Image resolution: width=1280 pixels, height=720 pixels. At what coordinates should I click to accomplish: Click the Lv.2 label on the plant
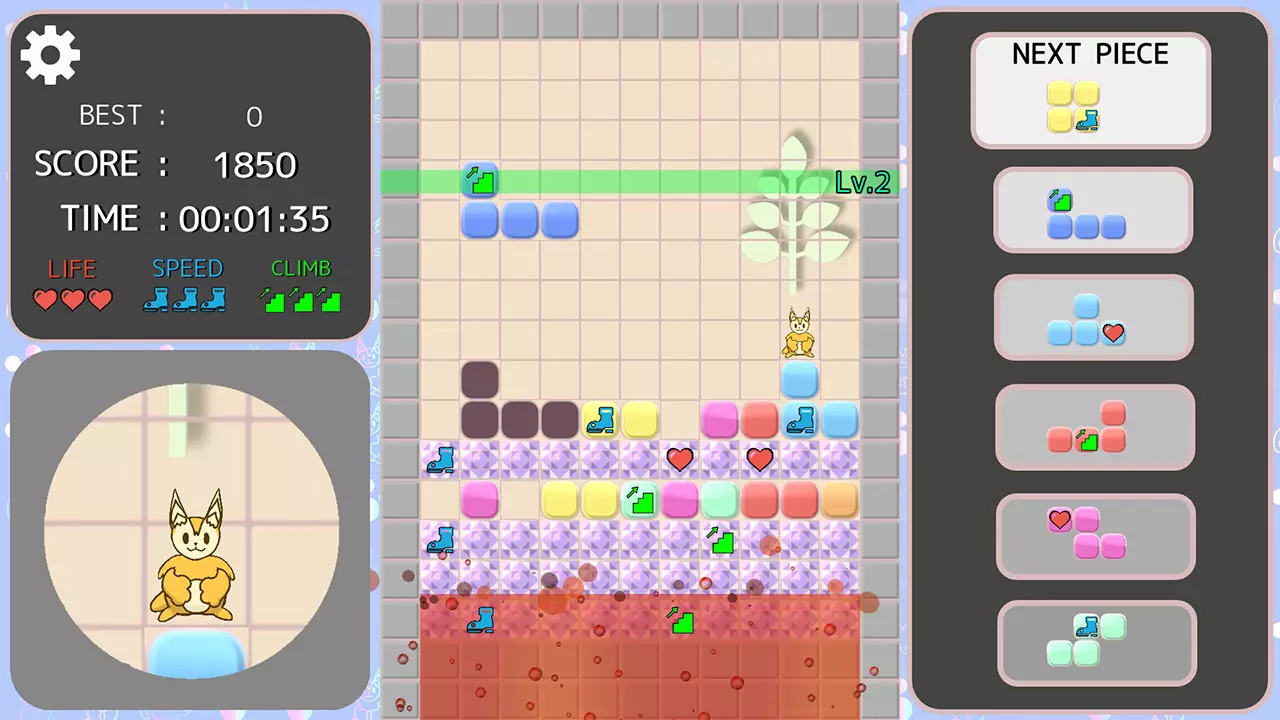click(x=860, y=183)
